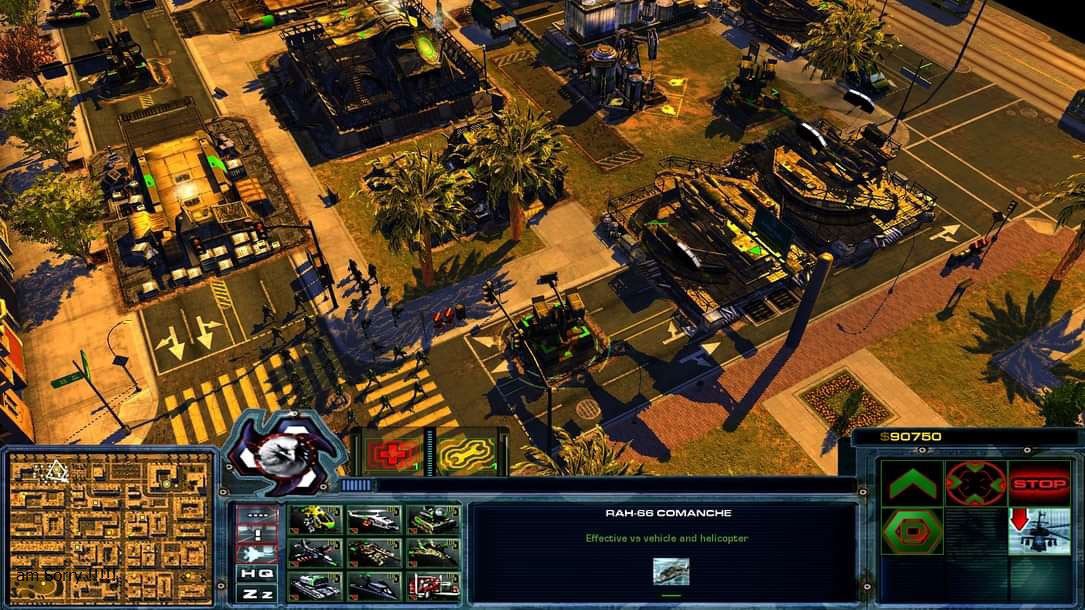Viewport: 1085px width, 610px height.
Task: Use the yellow wrench repair support power
Action: coord(466,455)
